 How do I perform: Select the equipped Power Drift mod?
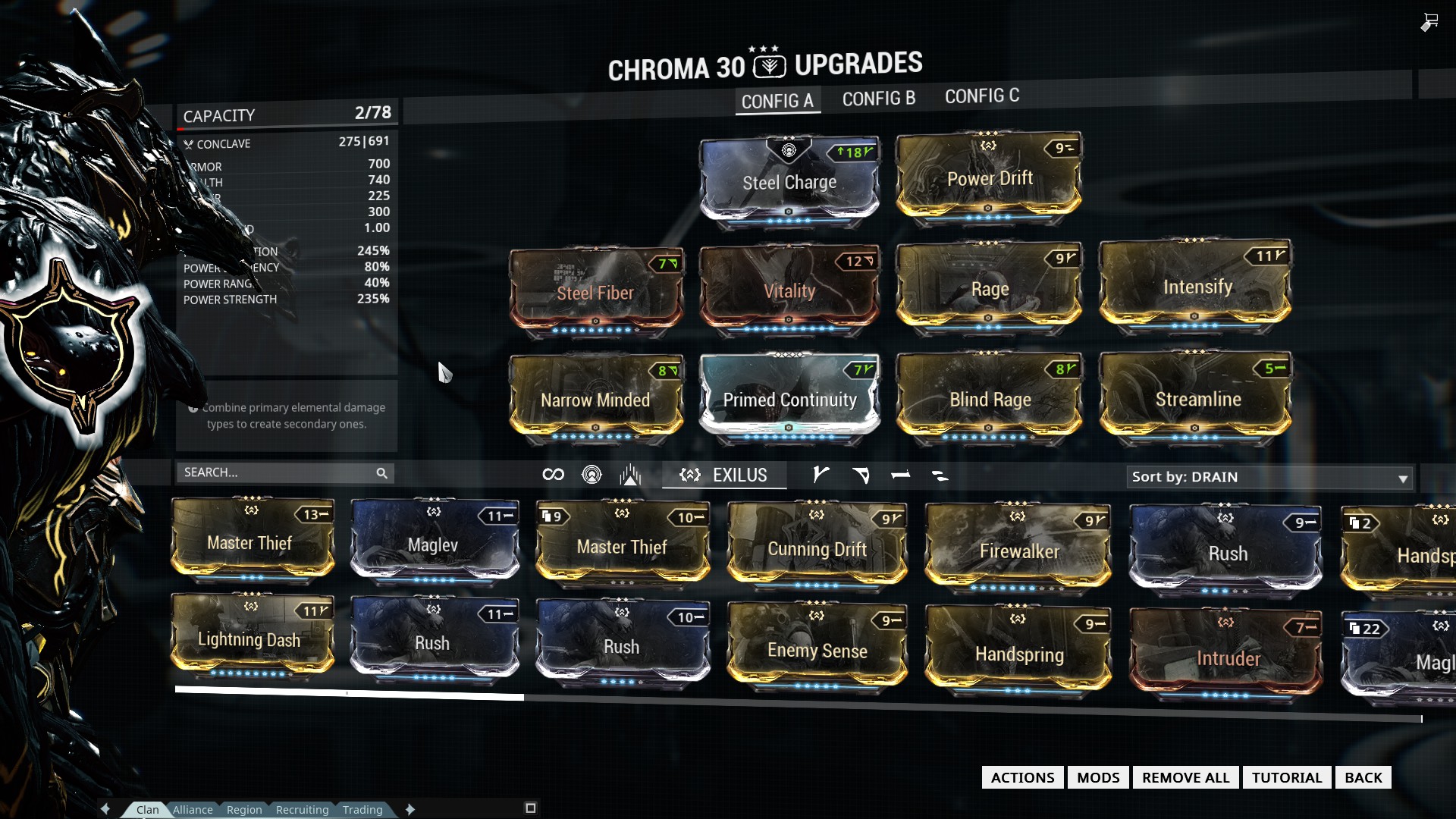click(x=989, y=178)
